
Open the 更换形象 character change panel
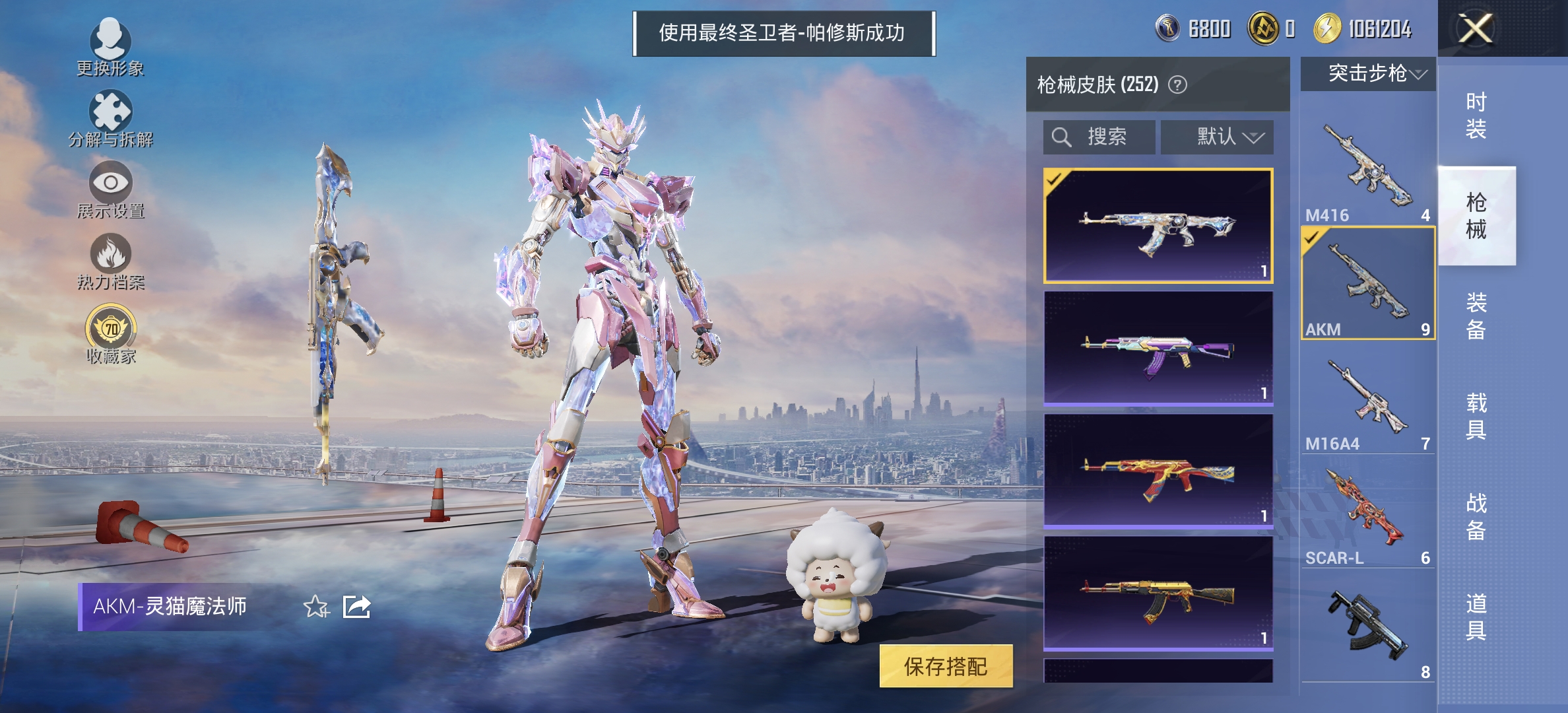click(x=111, y=46)
